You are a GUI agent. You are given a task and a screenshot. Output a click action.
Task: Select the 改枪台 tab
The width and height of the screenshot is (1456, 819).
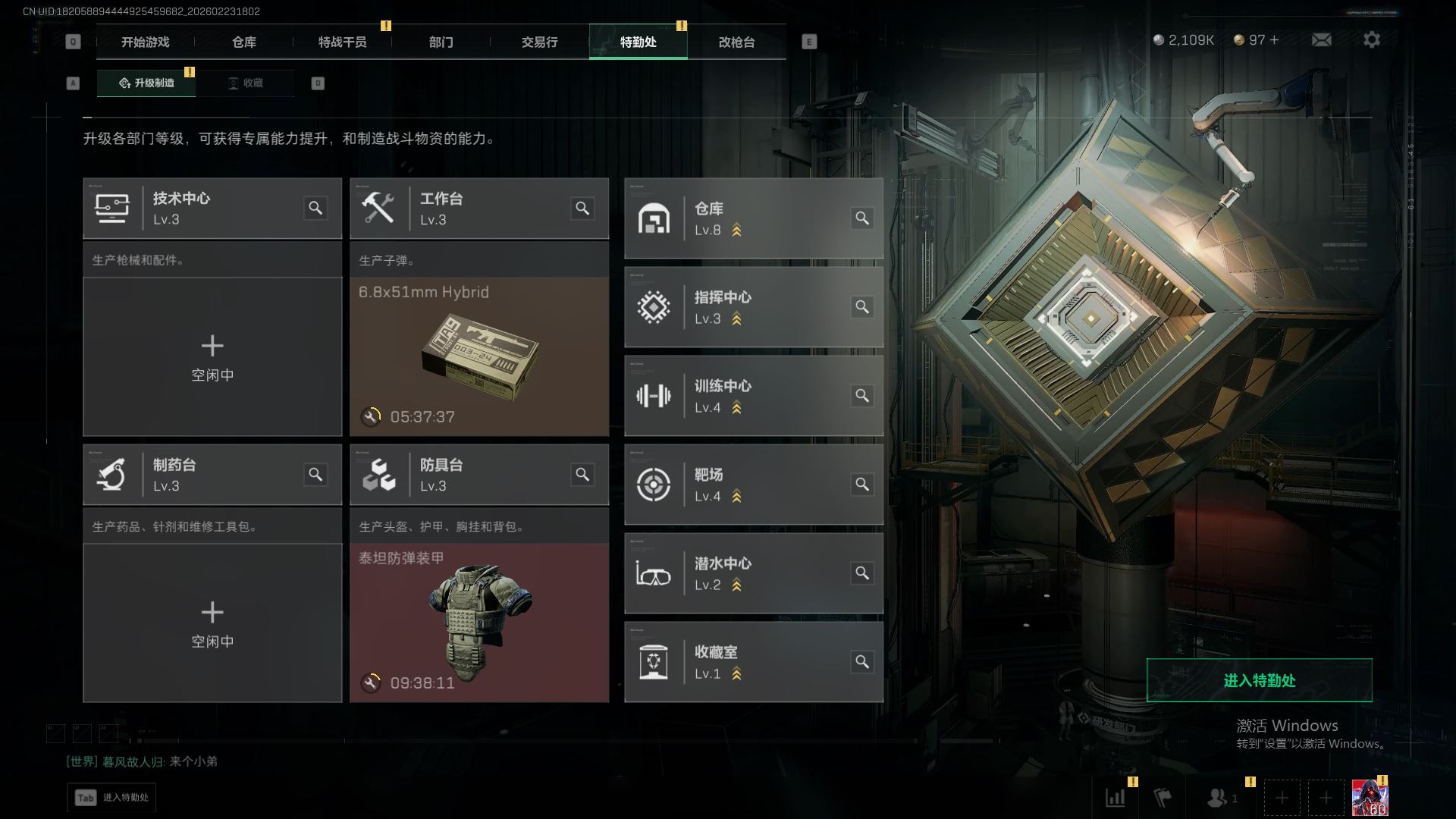click(736, 42)
